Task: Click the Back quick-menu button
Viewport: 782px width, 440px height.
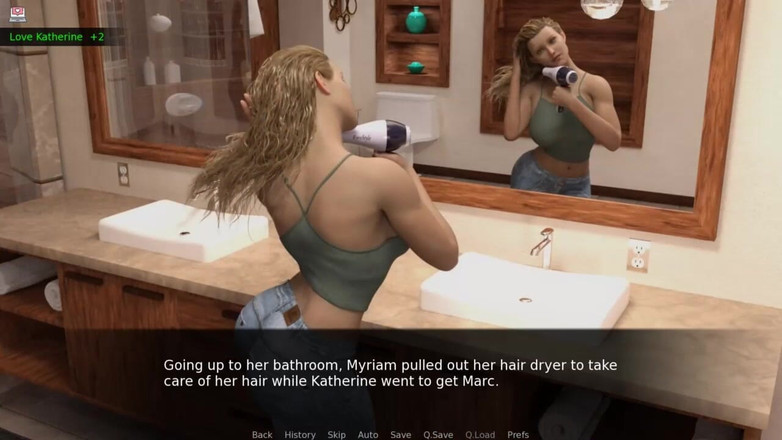Action: coord(262,434)
